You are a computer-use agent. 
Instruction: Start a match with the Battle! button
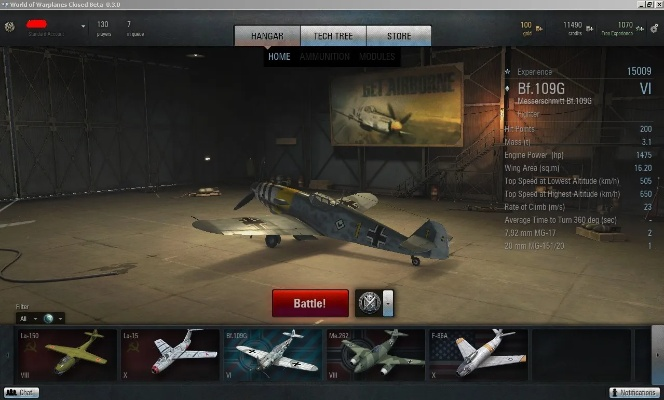[310, 303]
